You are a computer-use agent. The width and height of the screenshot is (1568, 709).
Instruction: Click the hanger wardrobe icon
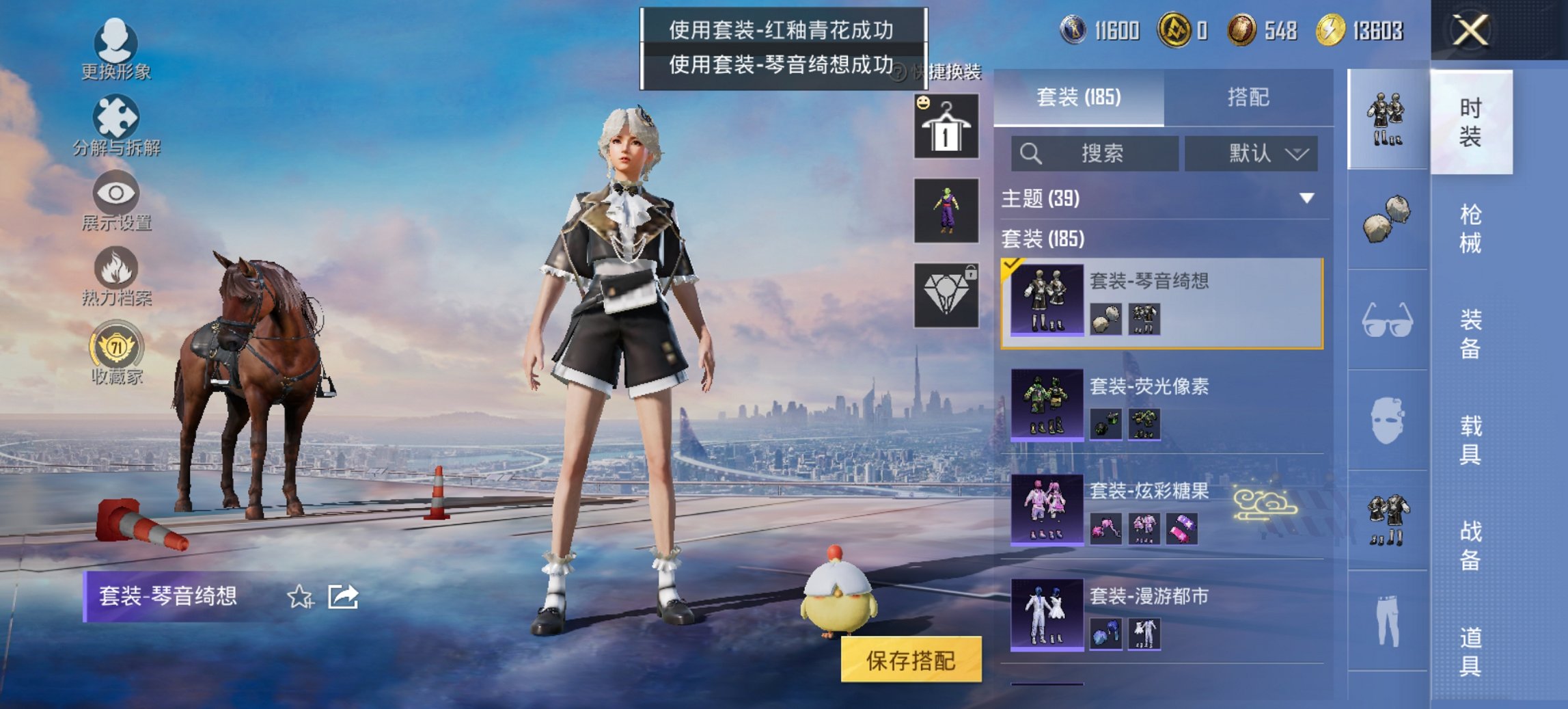point(946,126)
